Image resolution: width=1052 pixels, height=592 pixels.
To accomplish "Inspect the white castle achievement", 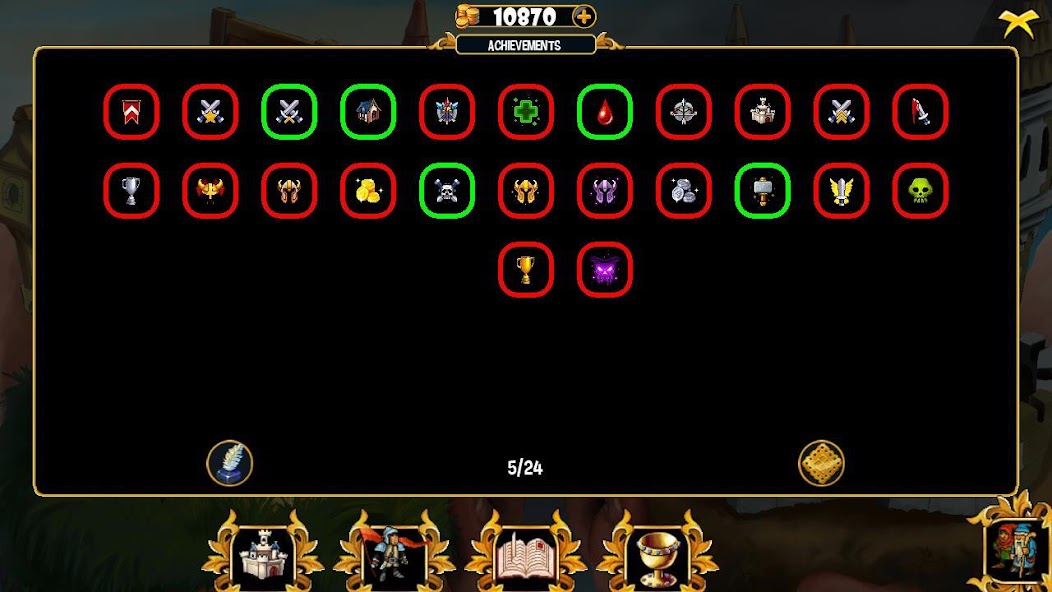I will click(763, 112).
